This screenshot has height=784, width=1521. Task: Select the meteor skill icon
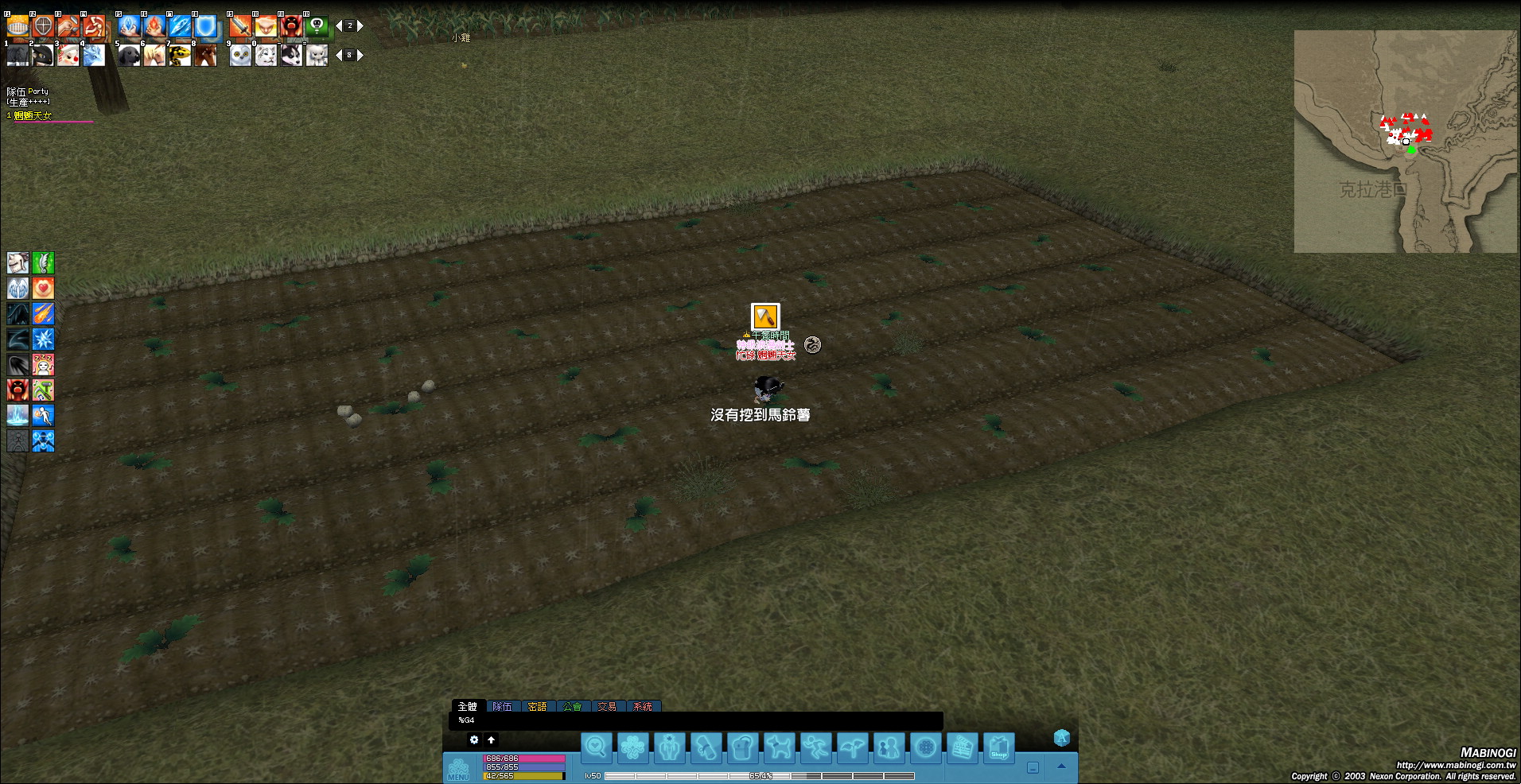(x=43, y=314)
